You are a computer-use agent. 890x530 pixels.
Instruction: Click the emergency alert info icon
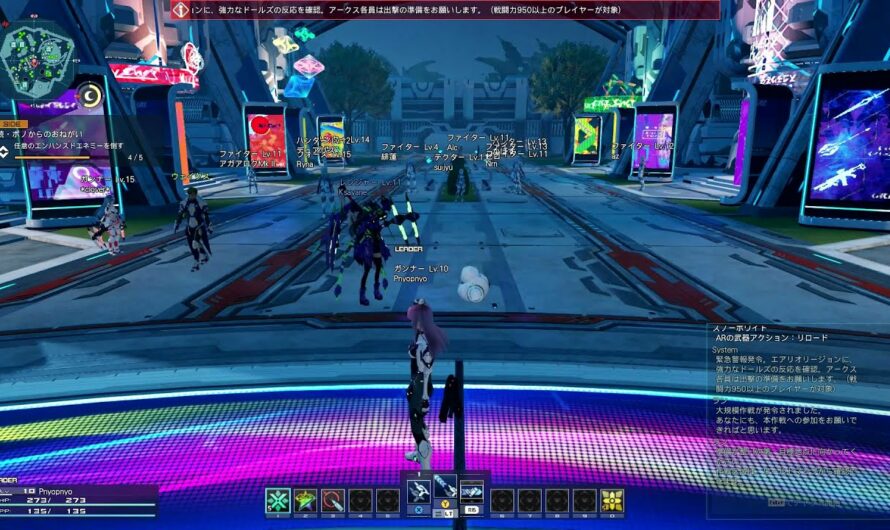click(x=181, y=9)
